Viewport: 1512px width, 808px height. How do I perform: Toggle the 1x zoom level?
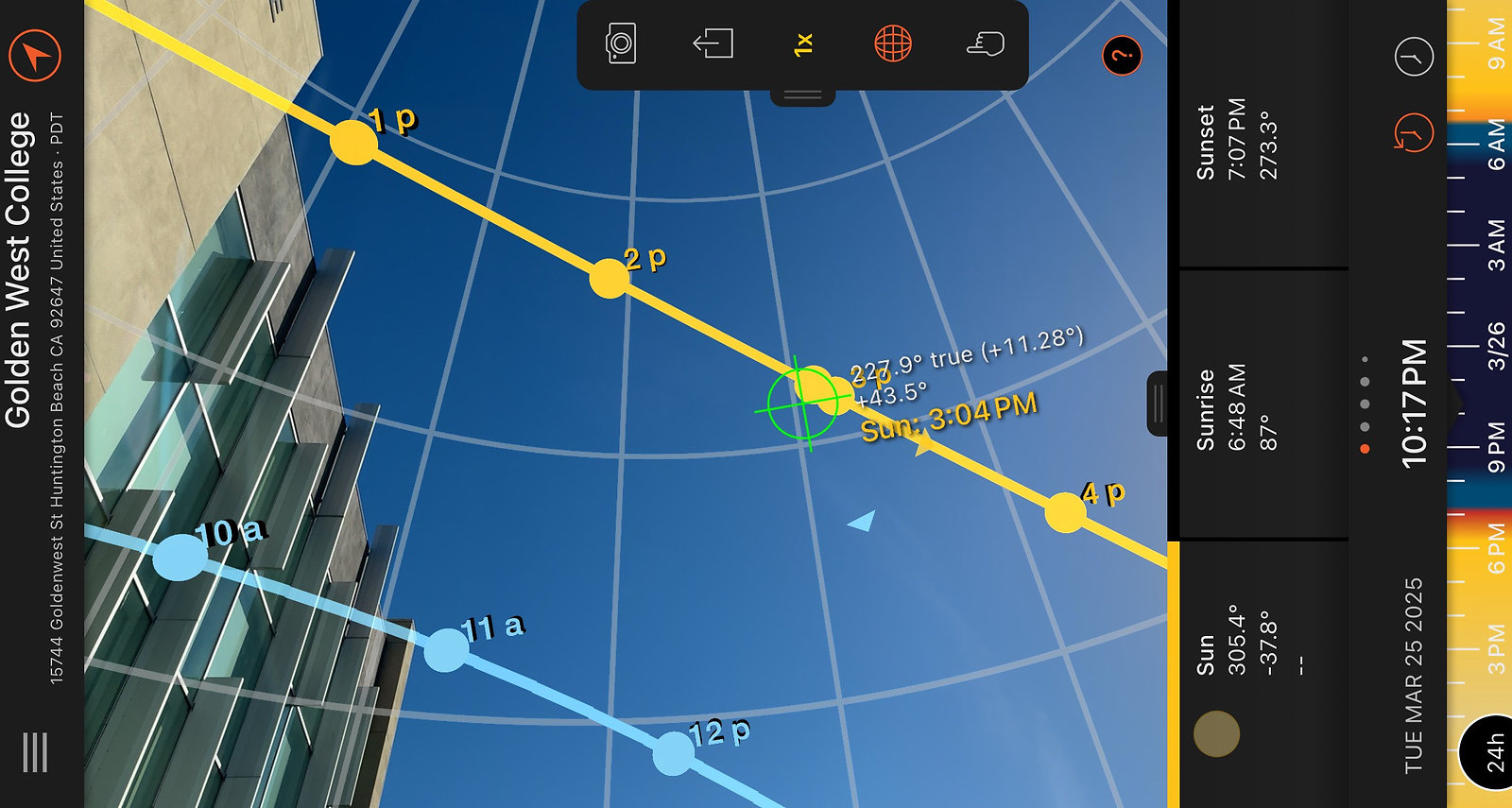point(802,43)
